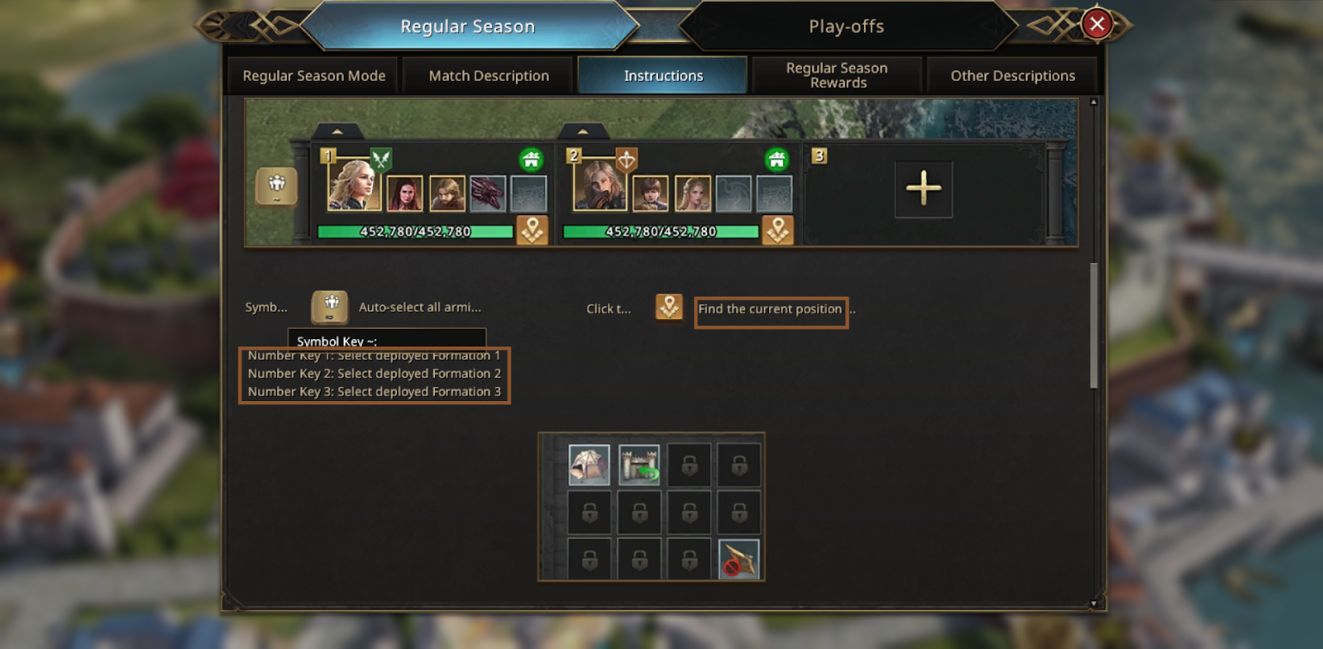Locate formation 2 with its position button

777,230
